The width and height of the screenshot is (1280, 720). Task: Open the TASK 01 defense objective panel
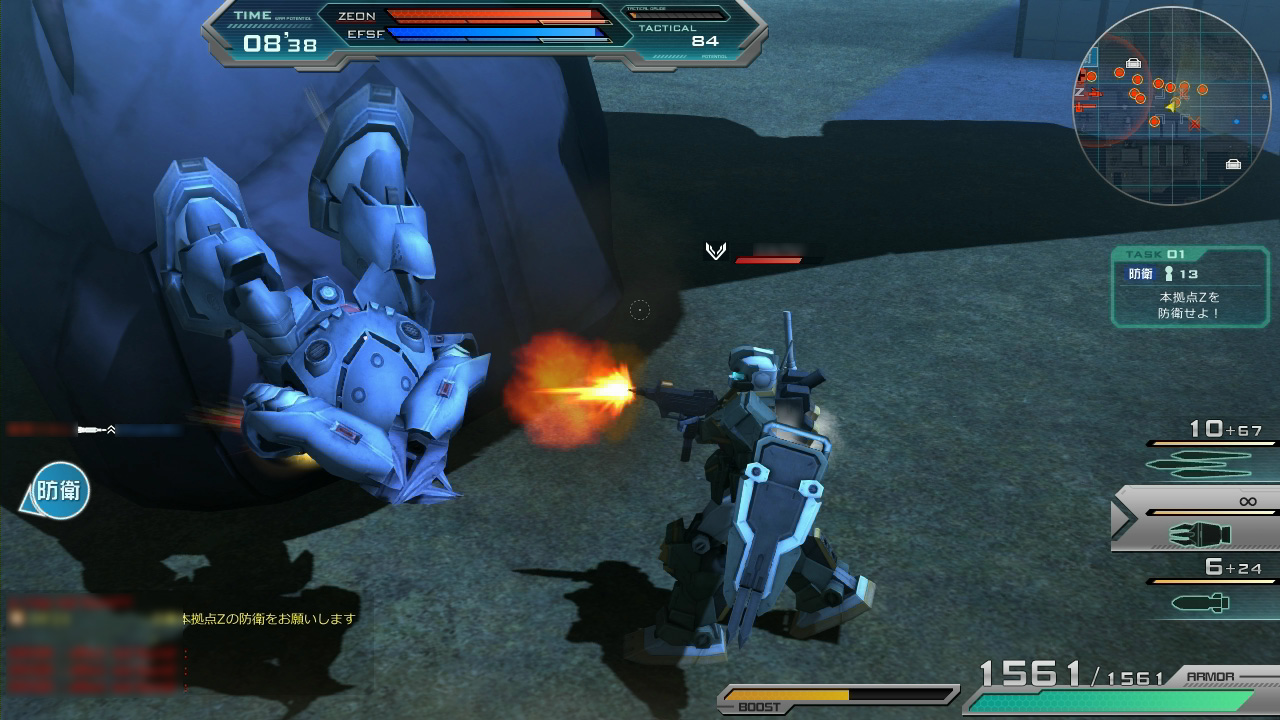pyautogui.click(x=1188, y=288)
